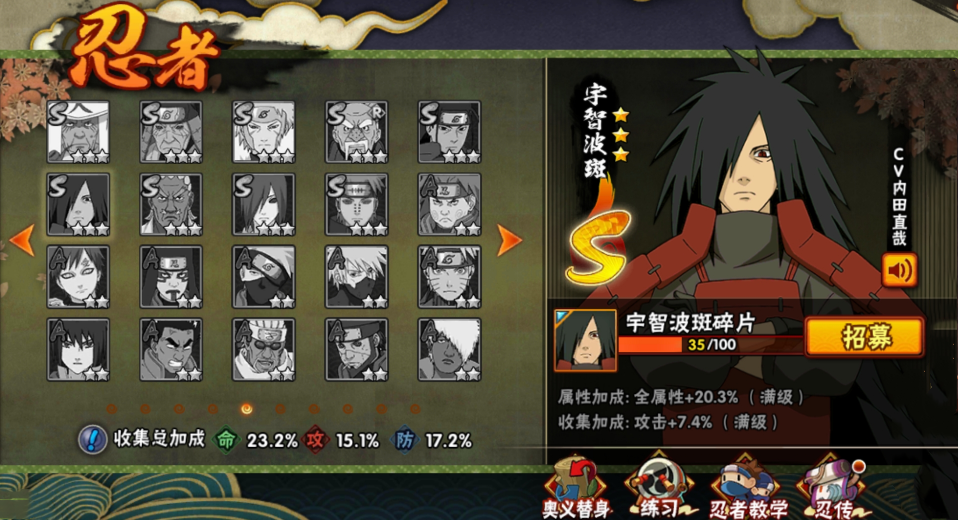
Task: Play the character voice sample speaker
Action: click(x=899, y=270)
